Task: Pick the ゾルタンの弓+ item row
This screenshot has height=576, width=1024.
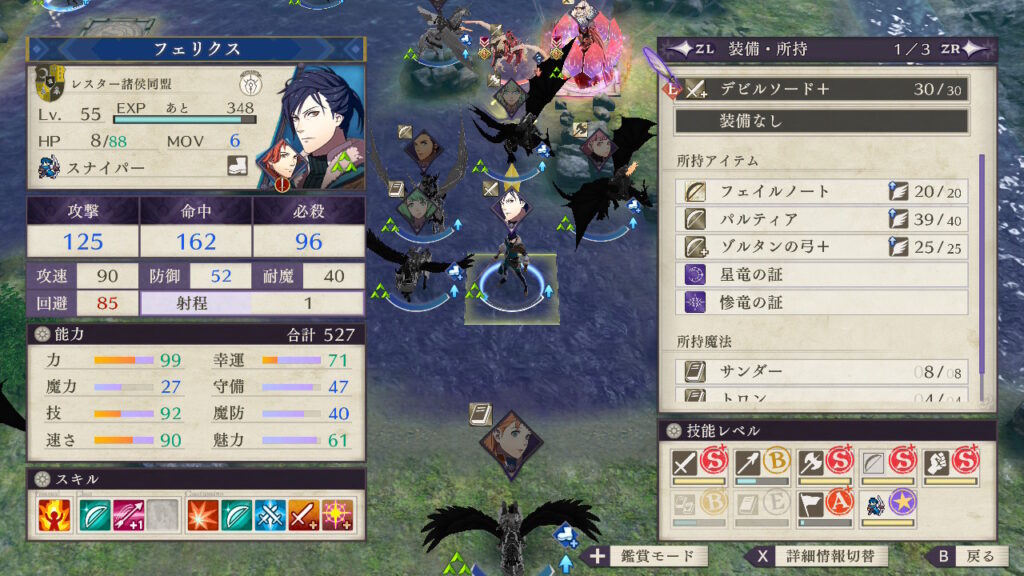Action: [x=820, y=246]
